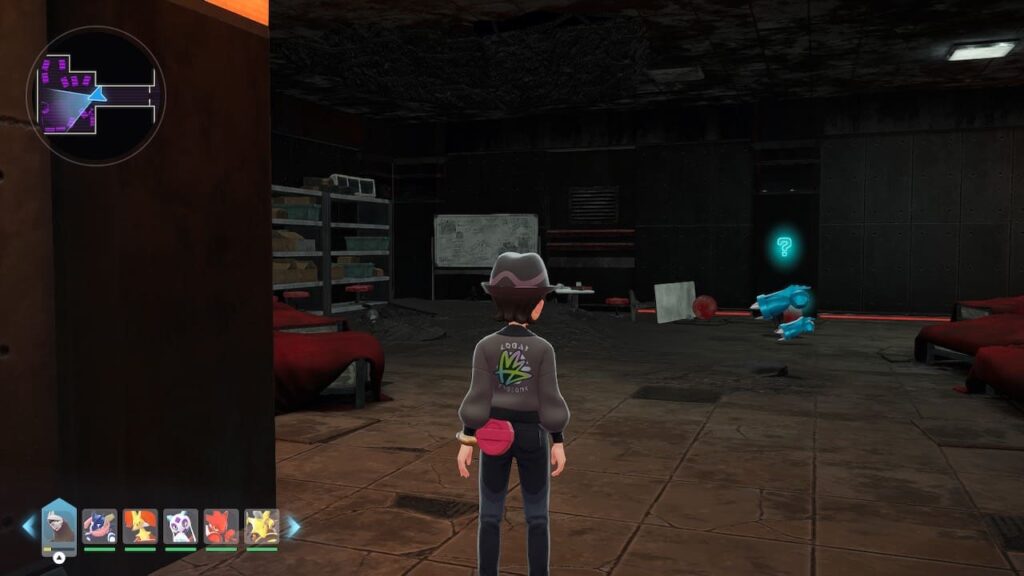
Task: Open the circular minimap
Action: [x=96, y=95]
